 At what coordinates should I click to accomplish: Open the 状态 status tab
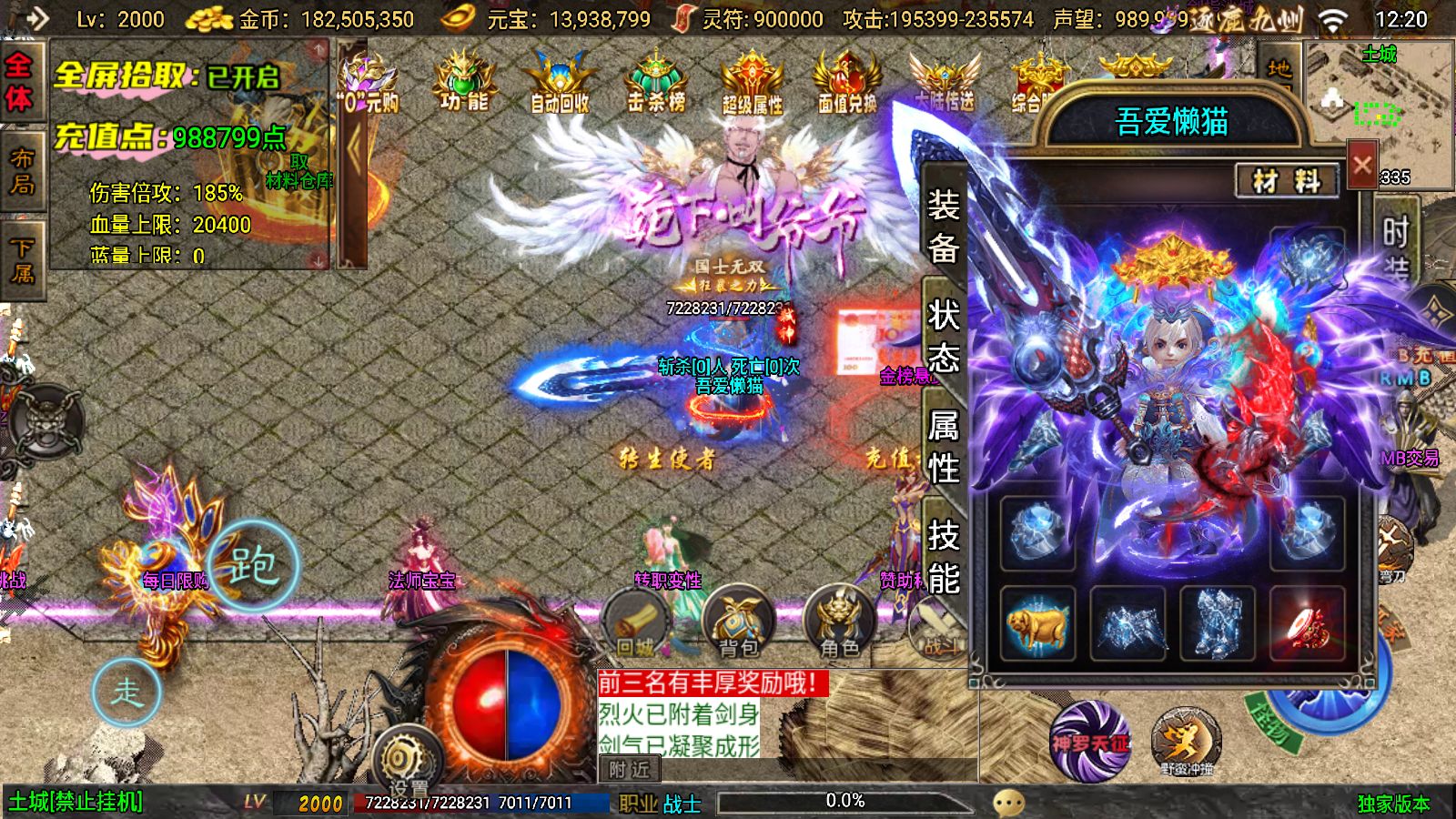point(943,337)
